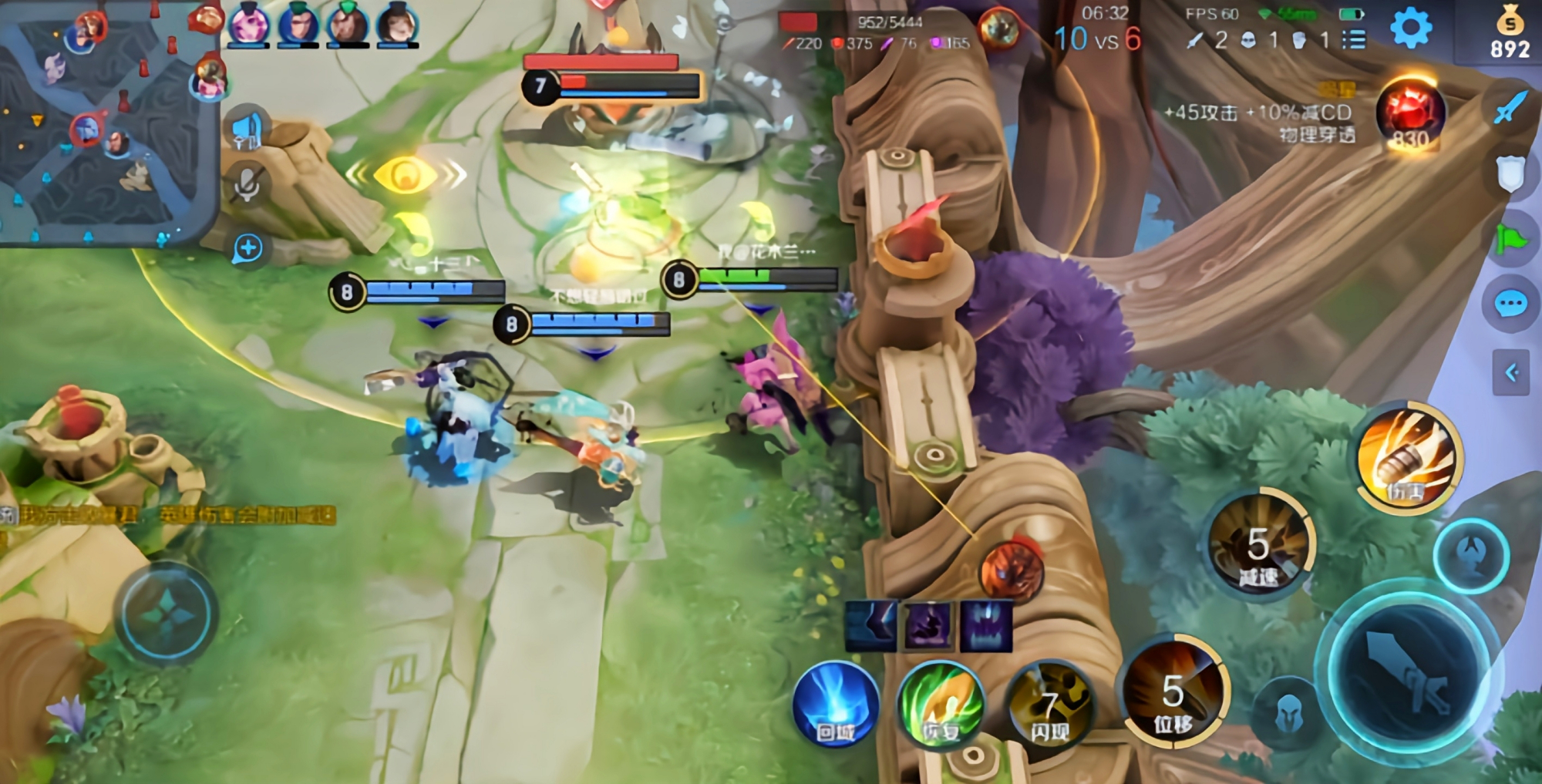Open the settings gear menu
Viewport: 1542px width, 784px height.
[x=1410, y=29]
